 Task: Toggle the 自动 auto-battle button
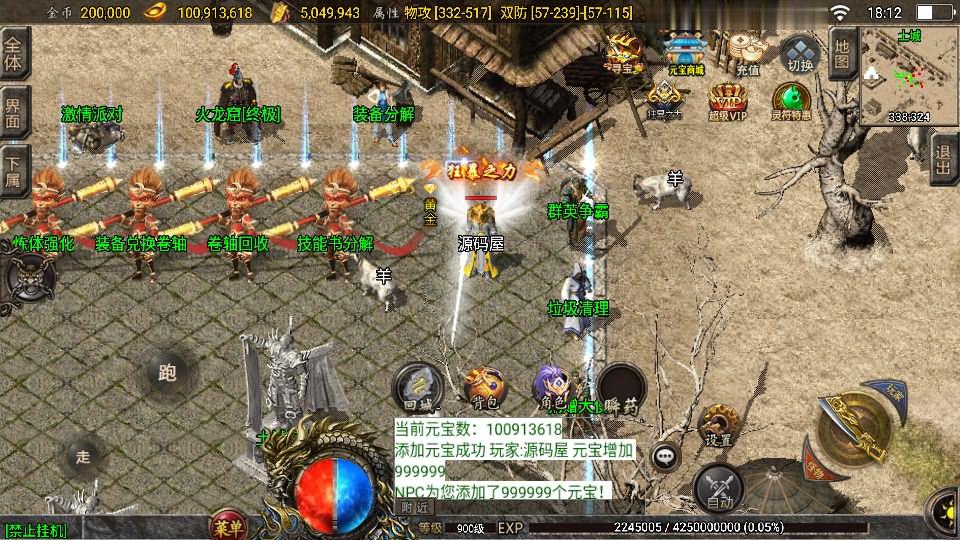pyautogui.click(x=718, y=487)
